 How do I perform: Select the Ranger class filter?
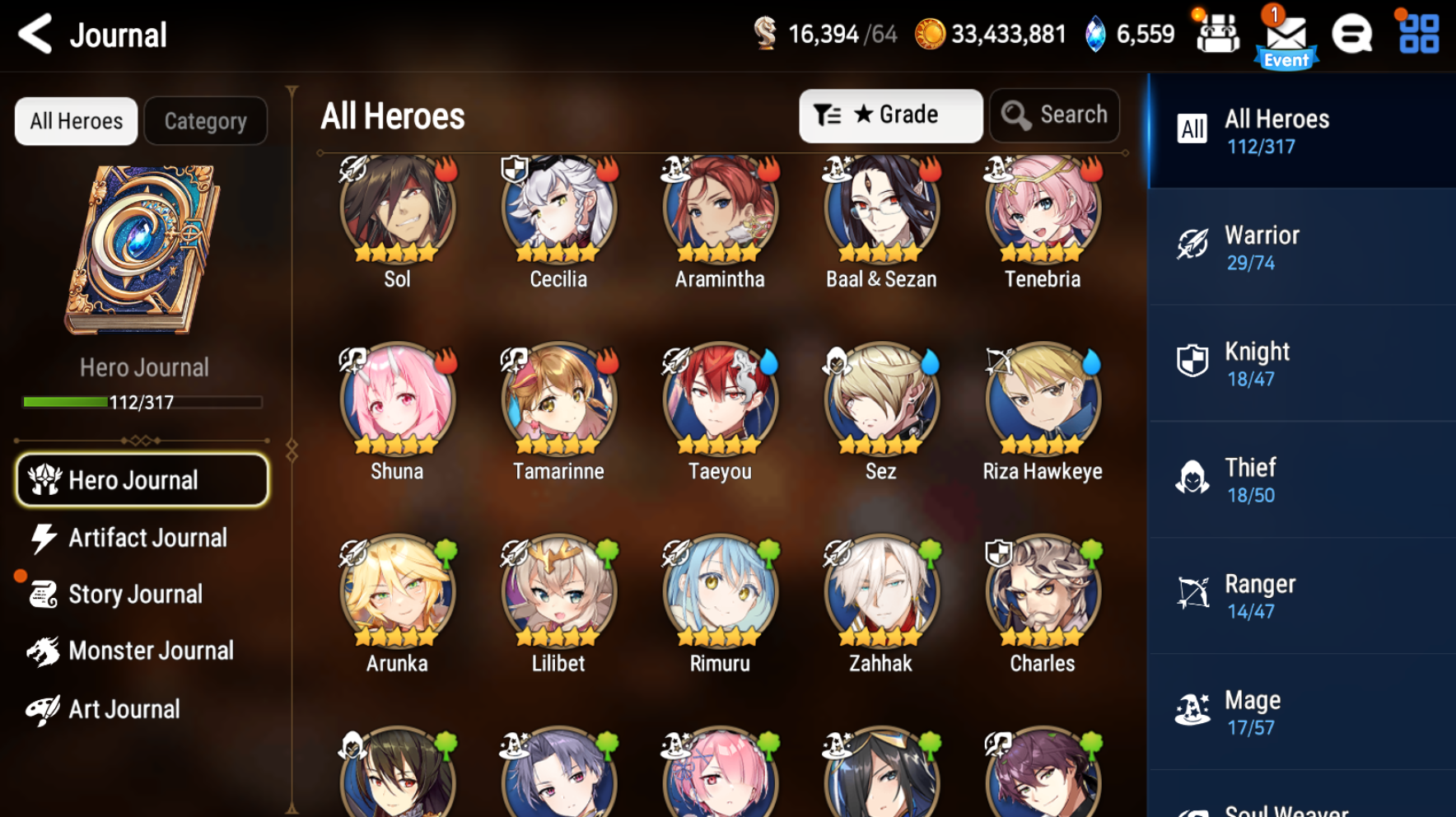pos(1301,595)
